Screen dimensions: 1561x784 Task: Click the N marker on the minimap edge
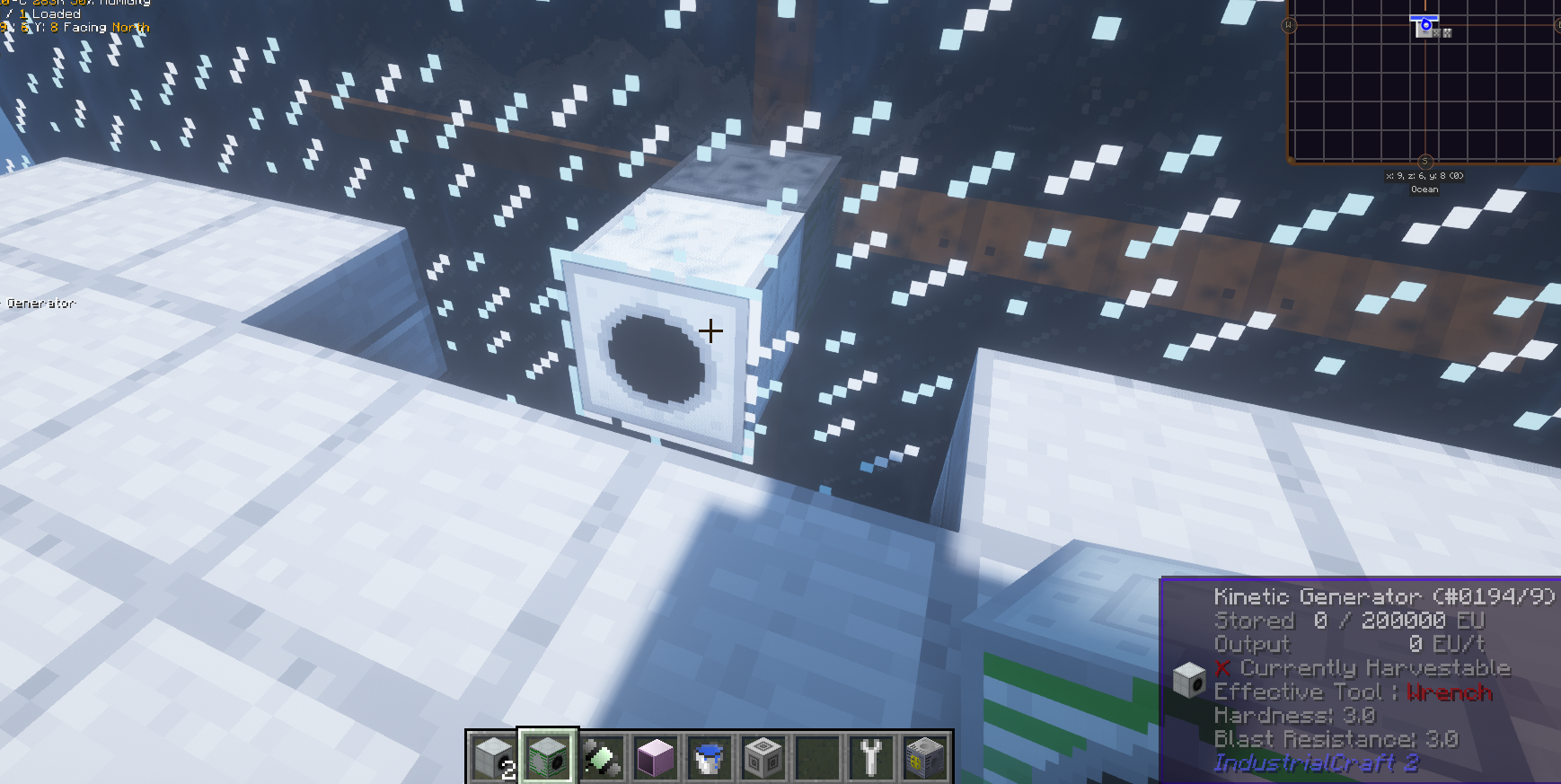click(1426, 3)
